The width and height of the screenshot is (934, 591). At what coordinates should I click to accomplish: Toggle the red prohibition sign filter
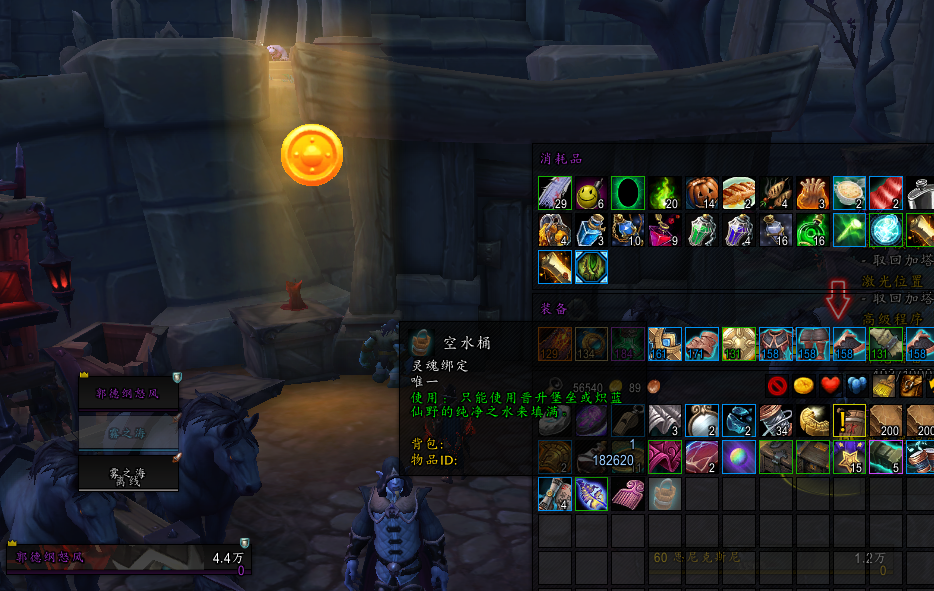778,385
